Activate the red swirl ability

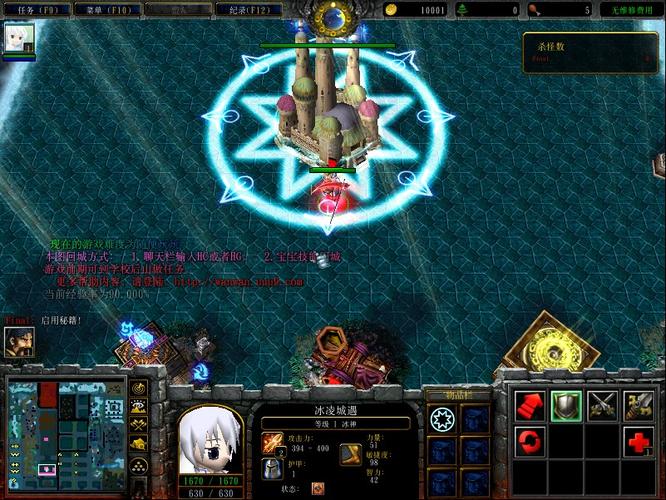[x=530, y=440]
